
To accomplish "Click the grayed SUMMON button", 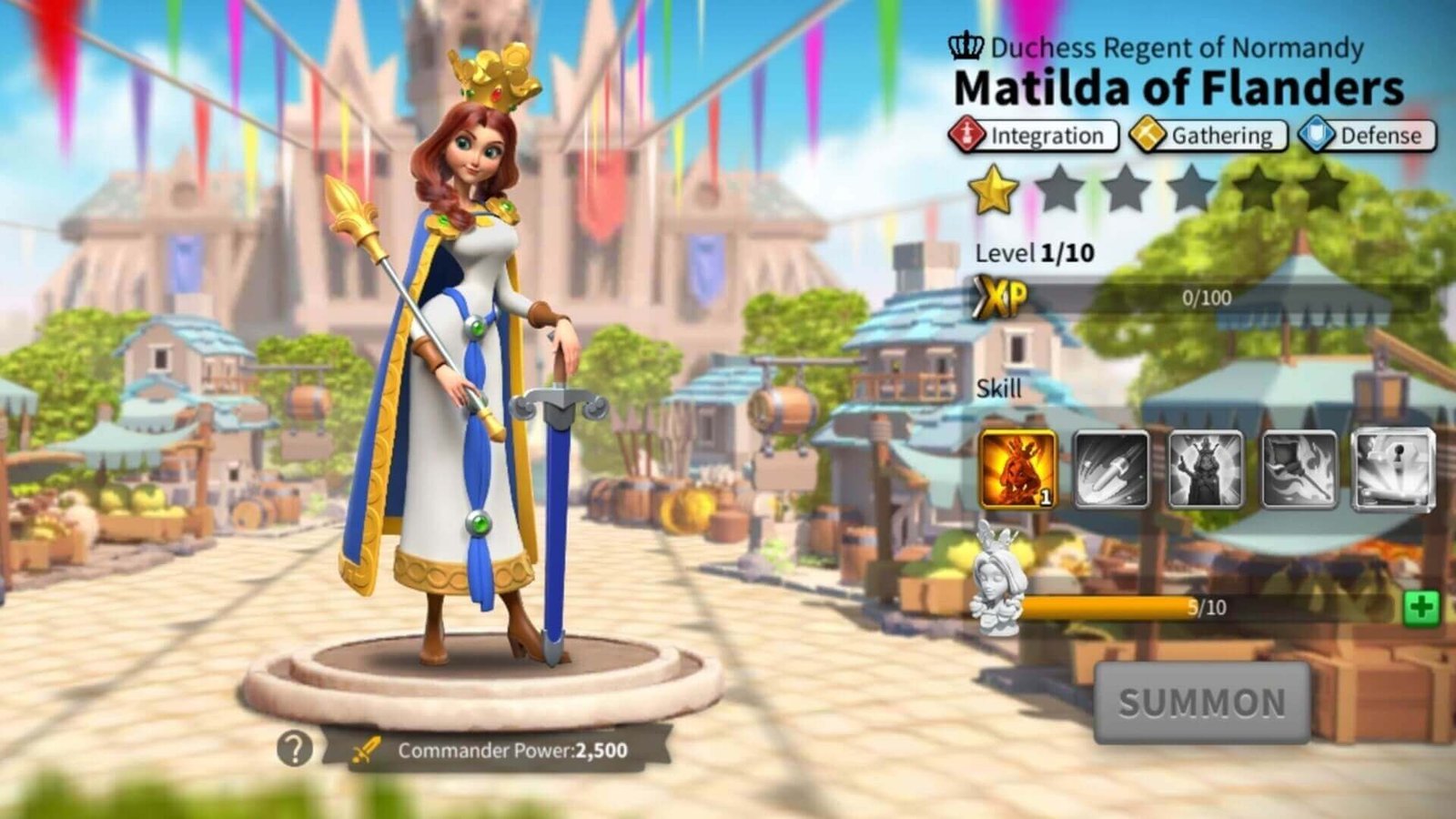I will (1201, 703).
